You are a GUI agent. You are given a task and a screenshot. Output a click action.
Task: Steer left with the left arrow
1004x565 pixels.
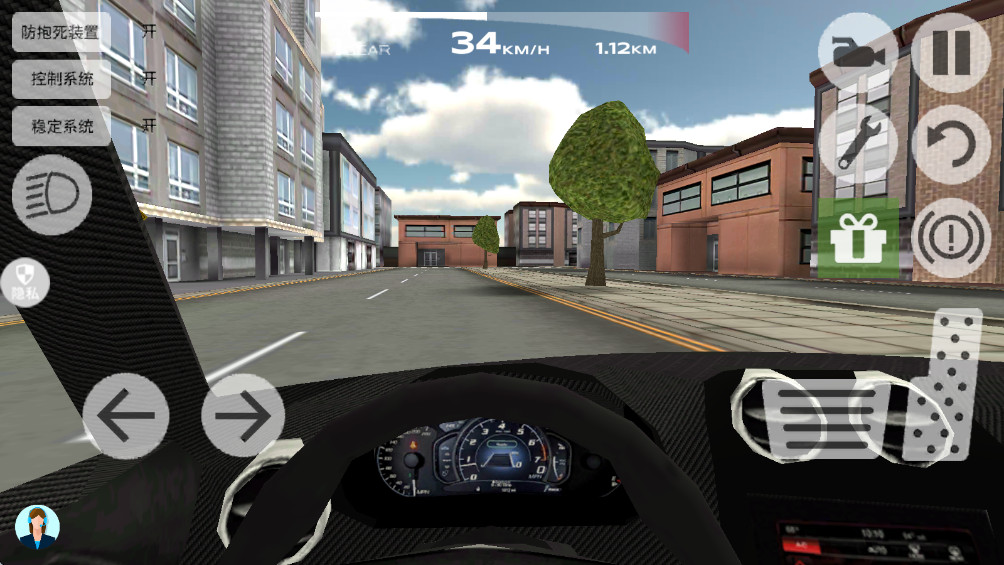click(x=125, y=415)
